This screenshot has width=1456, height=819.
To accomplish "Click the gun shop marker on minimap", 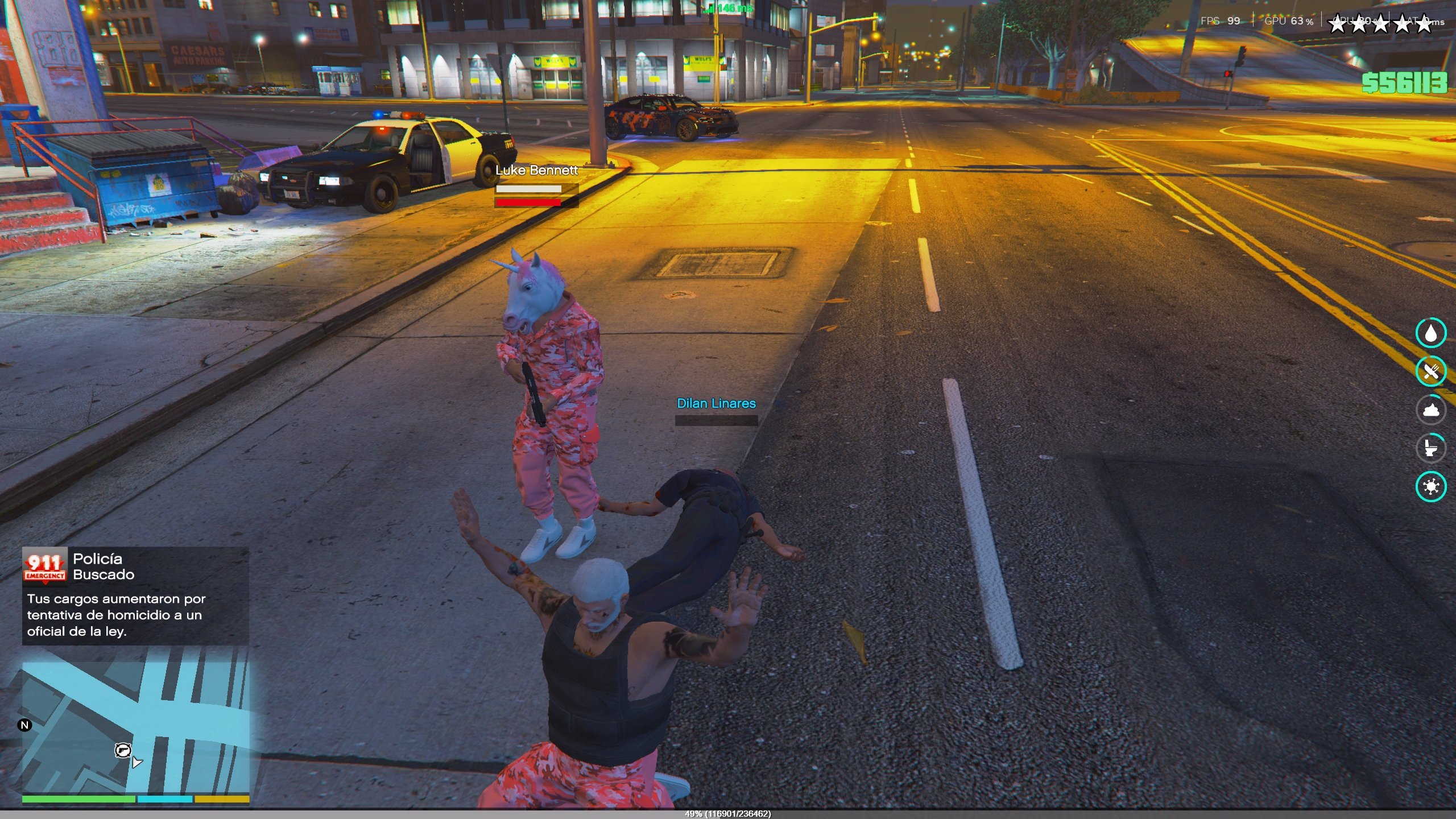I will coord(122,750).
